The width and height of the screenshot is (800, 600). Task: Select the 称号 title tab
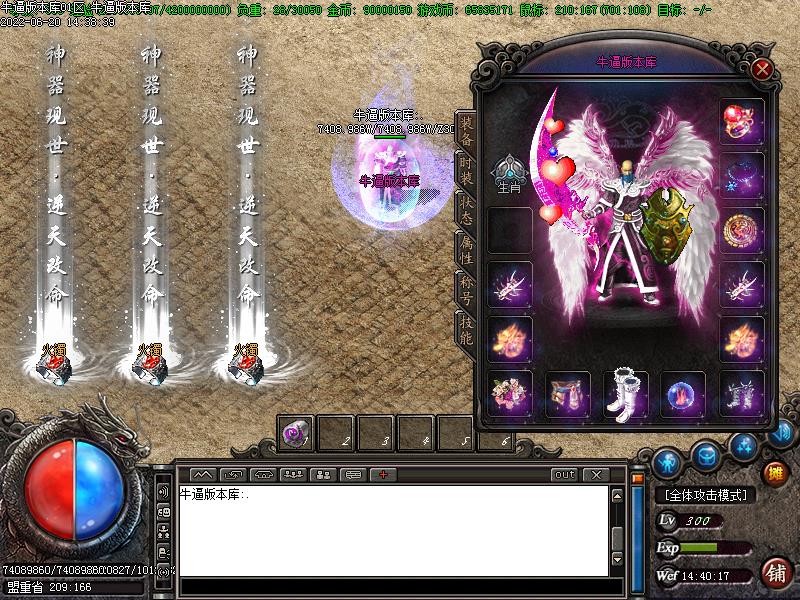[x=466, y=289]
